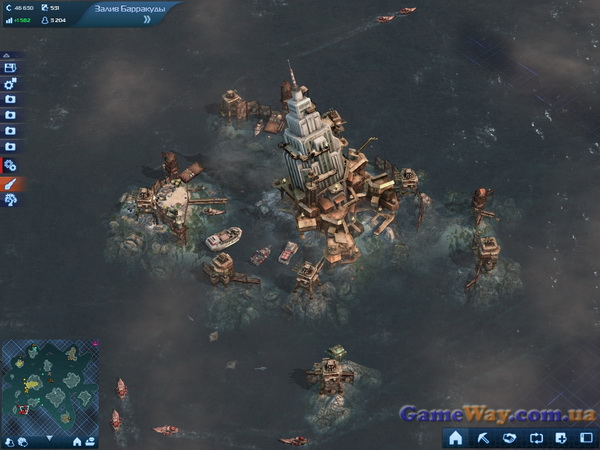Click the left-most icon below the minimap
This screenshot has width=600, height=450.
click(x=9, y=441)
